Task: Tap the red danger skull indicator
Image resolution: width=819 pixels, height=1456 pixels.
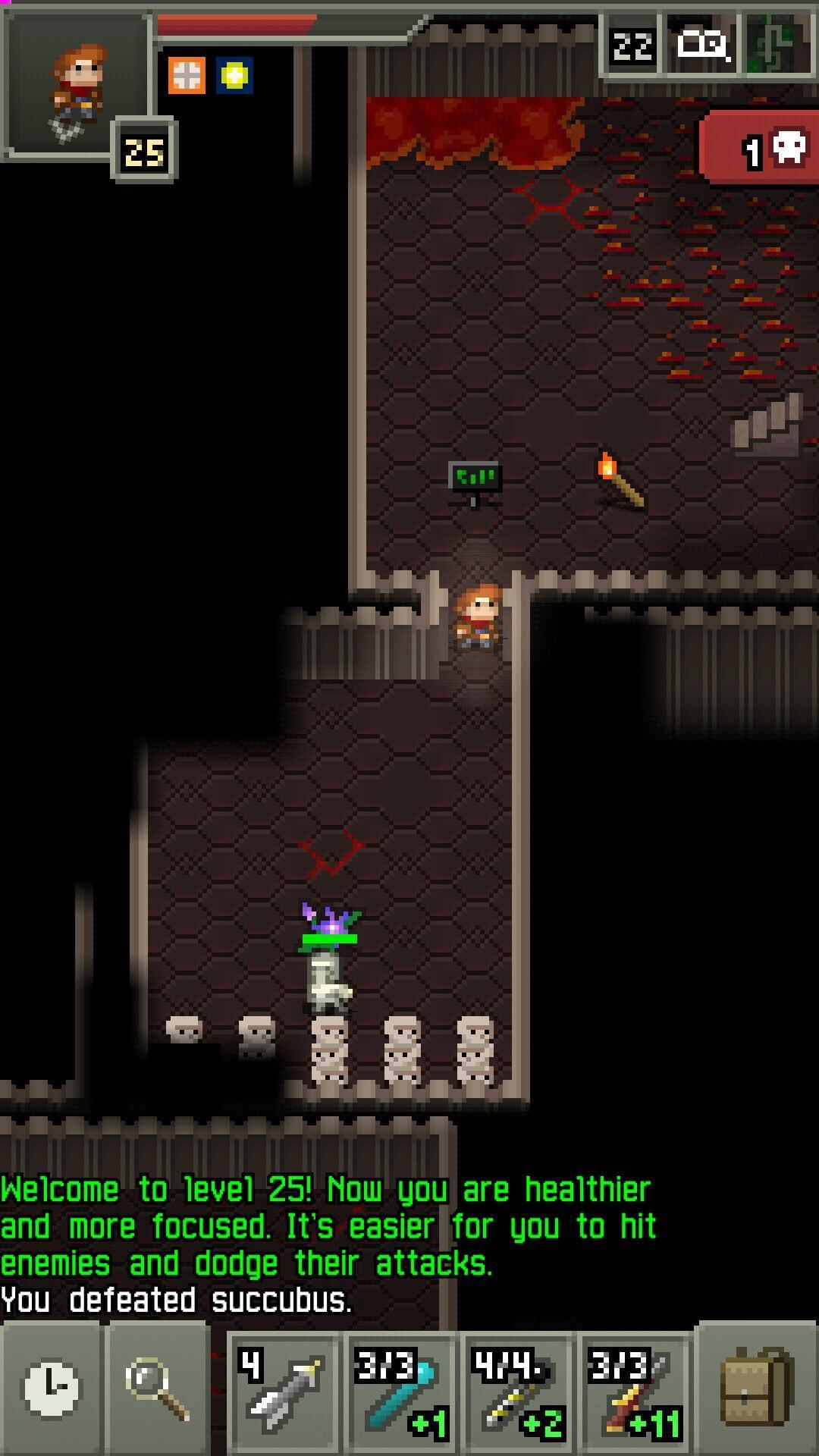Action: [762, 149]
